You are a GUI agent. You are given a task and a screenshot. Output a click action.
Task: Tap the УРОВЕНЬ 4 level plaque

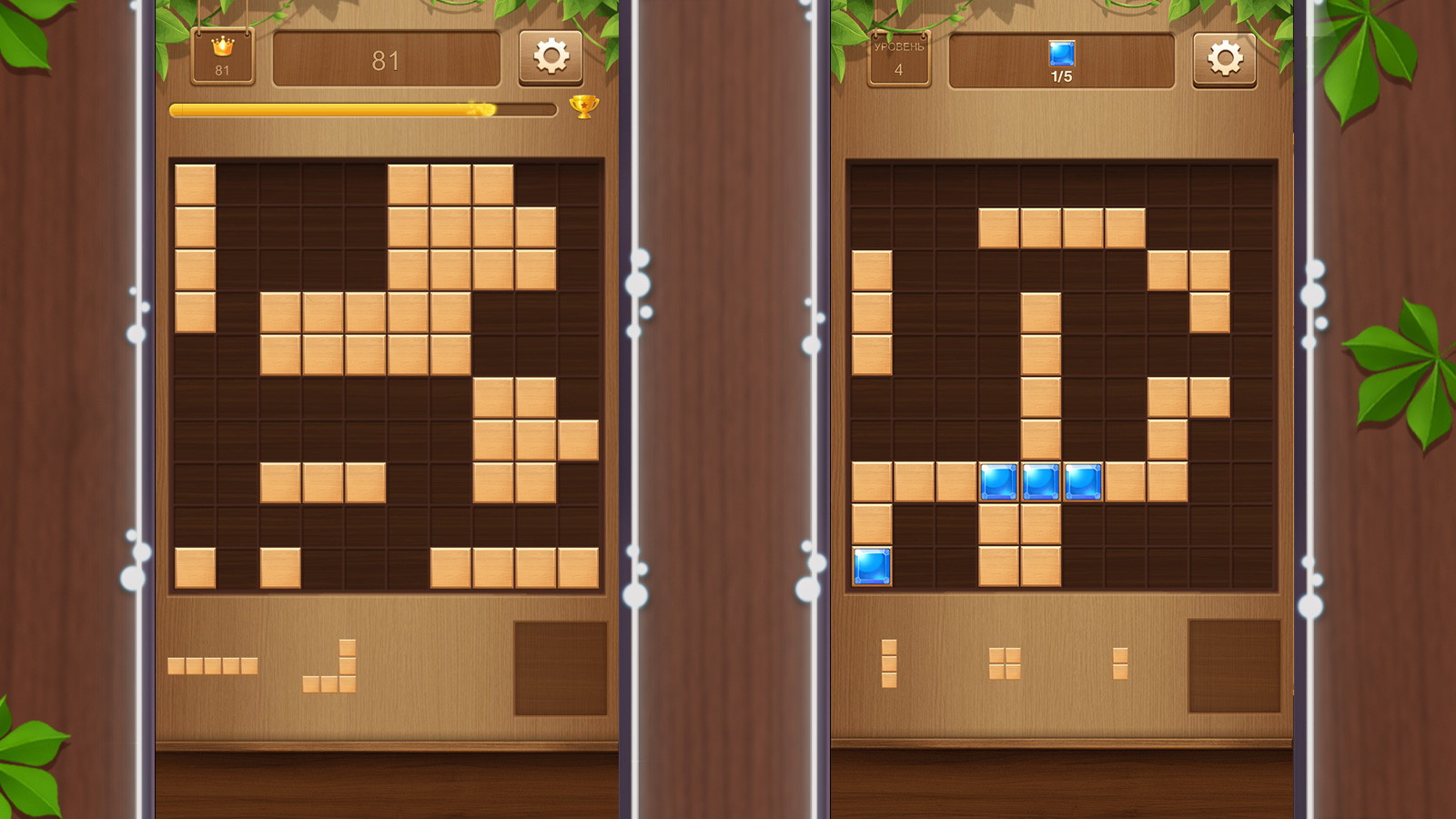897,56
